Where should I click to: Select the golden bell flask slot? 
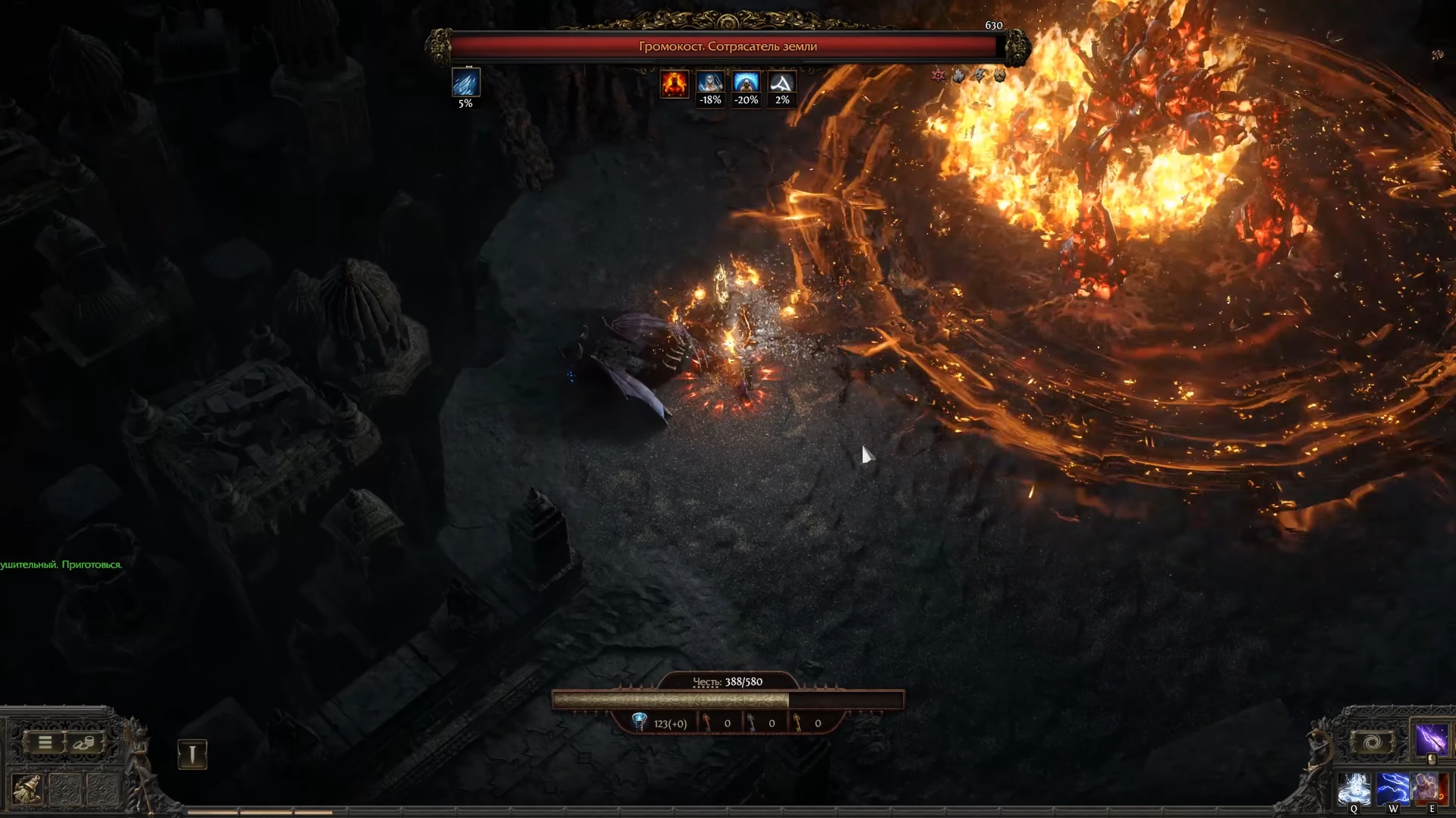27,789
